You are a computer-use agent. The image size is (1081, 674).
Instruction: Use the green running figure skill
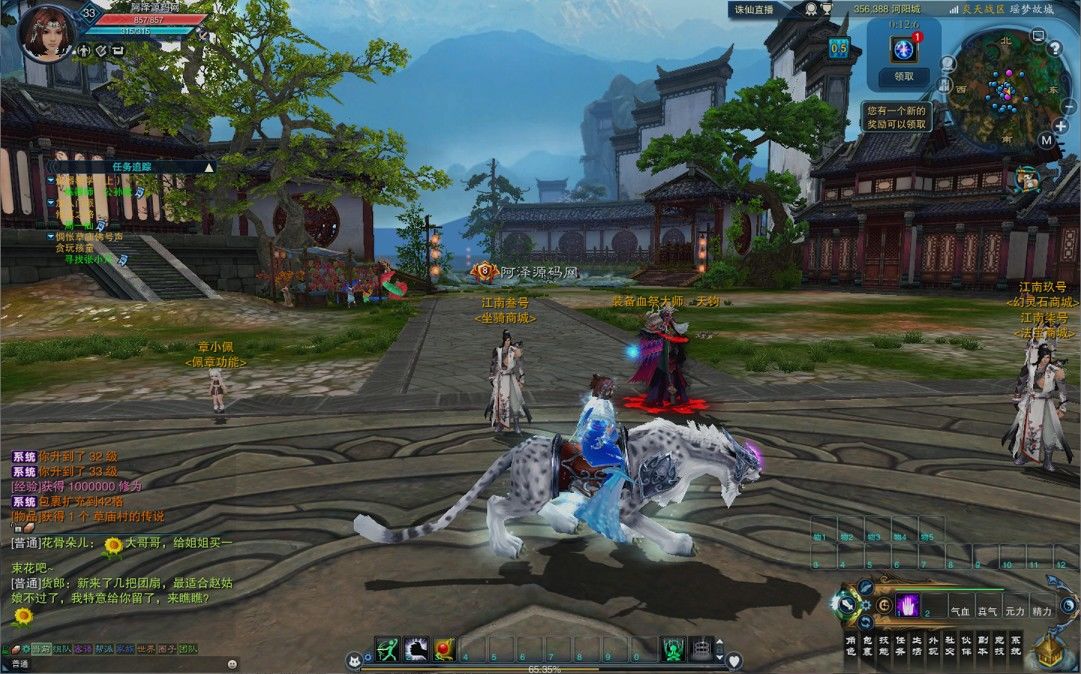387,649
